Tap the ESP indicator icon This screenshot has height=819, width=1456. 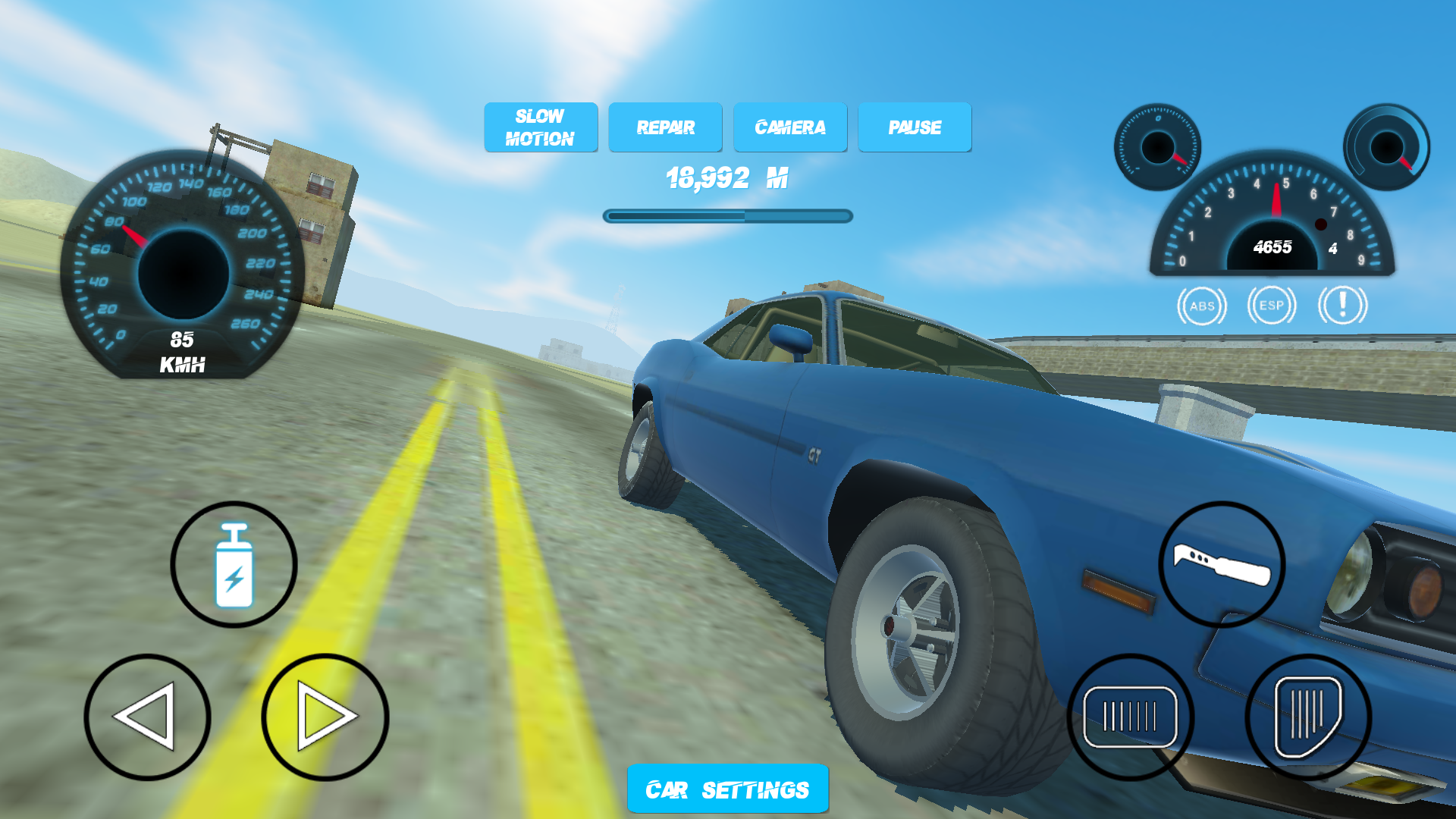click(x=1272, y=306)
